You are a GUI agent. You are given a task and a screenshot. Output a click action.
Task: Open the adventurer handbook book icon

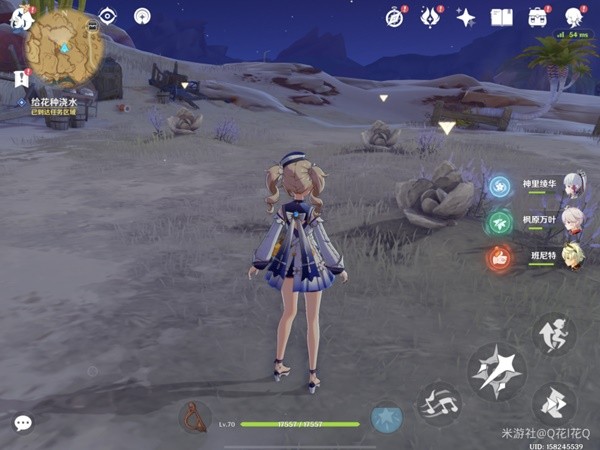coord(501,17)
